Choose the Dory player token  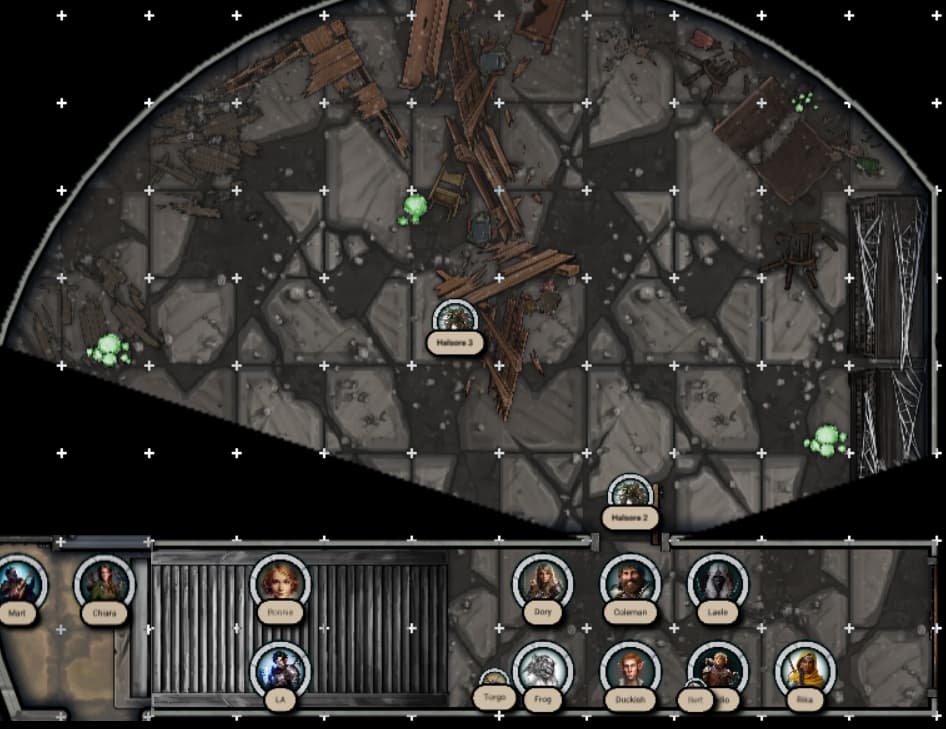543,583
